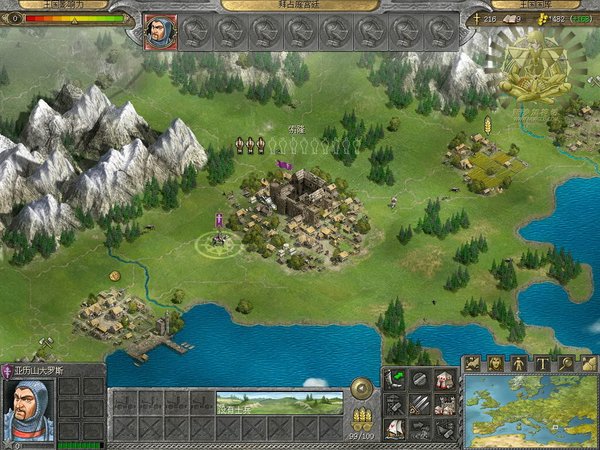This screenshot has height=450, width=600.
Task: Click the round gold arrow button
Action: 363,388
